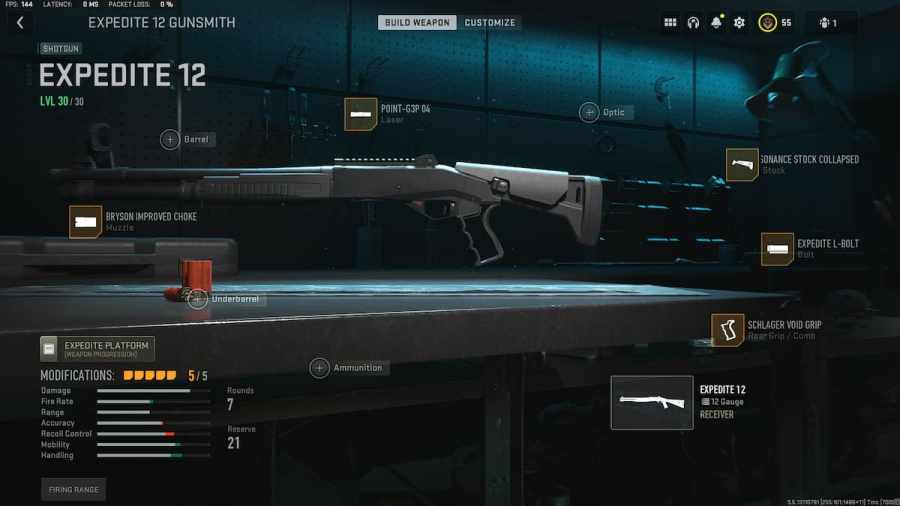This screenshot has height=506, width=900.
Task: Add an attachment to the Optic slot
Action: [589, 112]
